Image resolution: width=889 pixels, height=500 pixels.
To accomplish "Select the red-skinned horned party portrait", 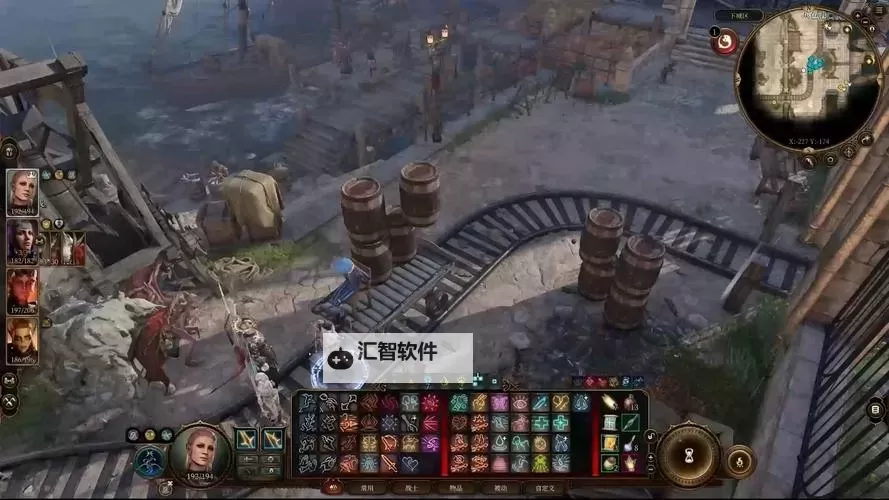I will point(22,292).
